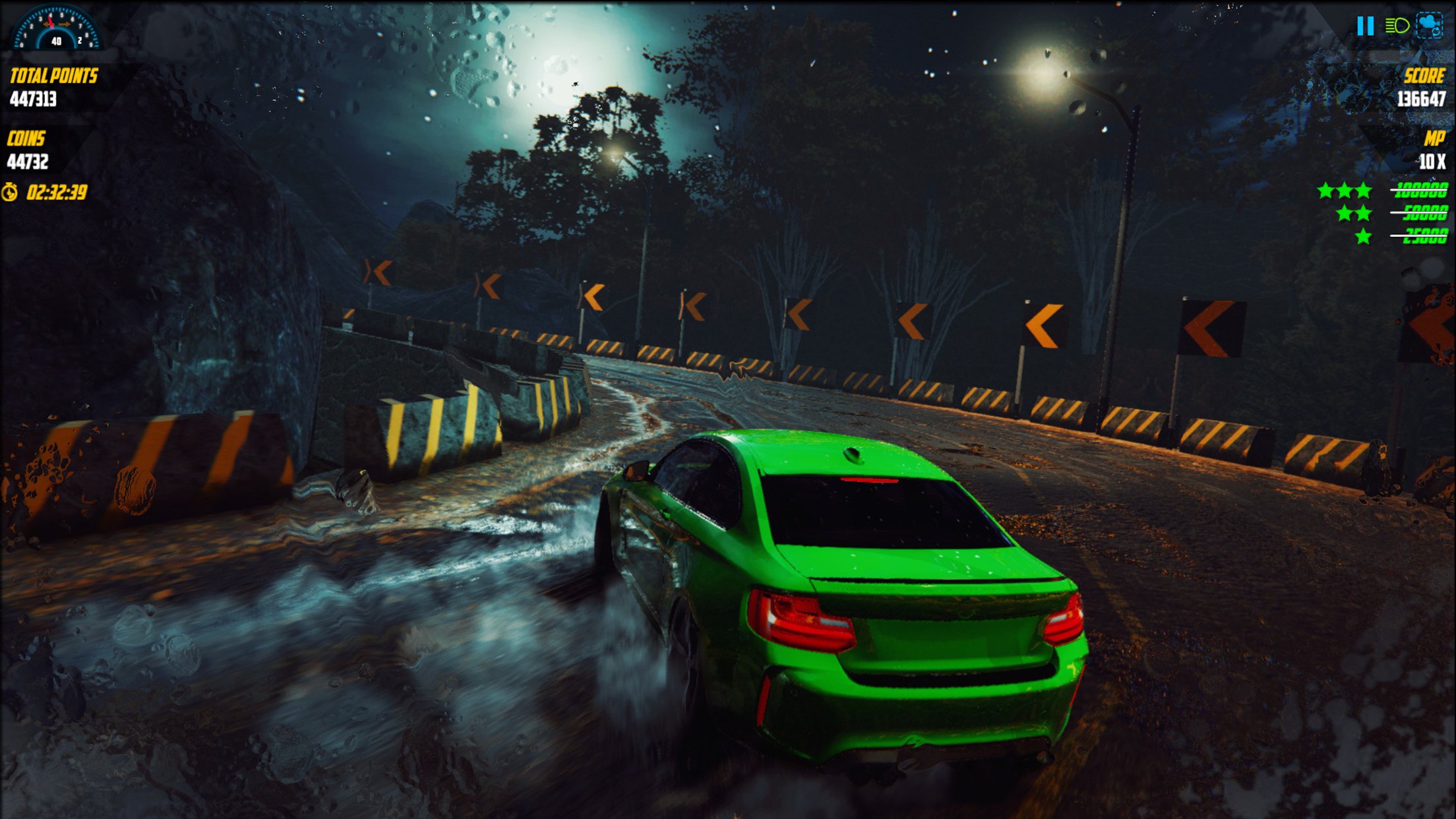Image resolution: width=1456 pixels, height=819 pixels.
Task: Expand the Total Points panel
Action: point(53,76)
